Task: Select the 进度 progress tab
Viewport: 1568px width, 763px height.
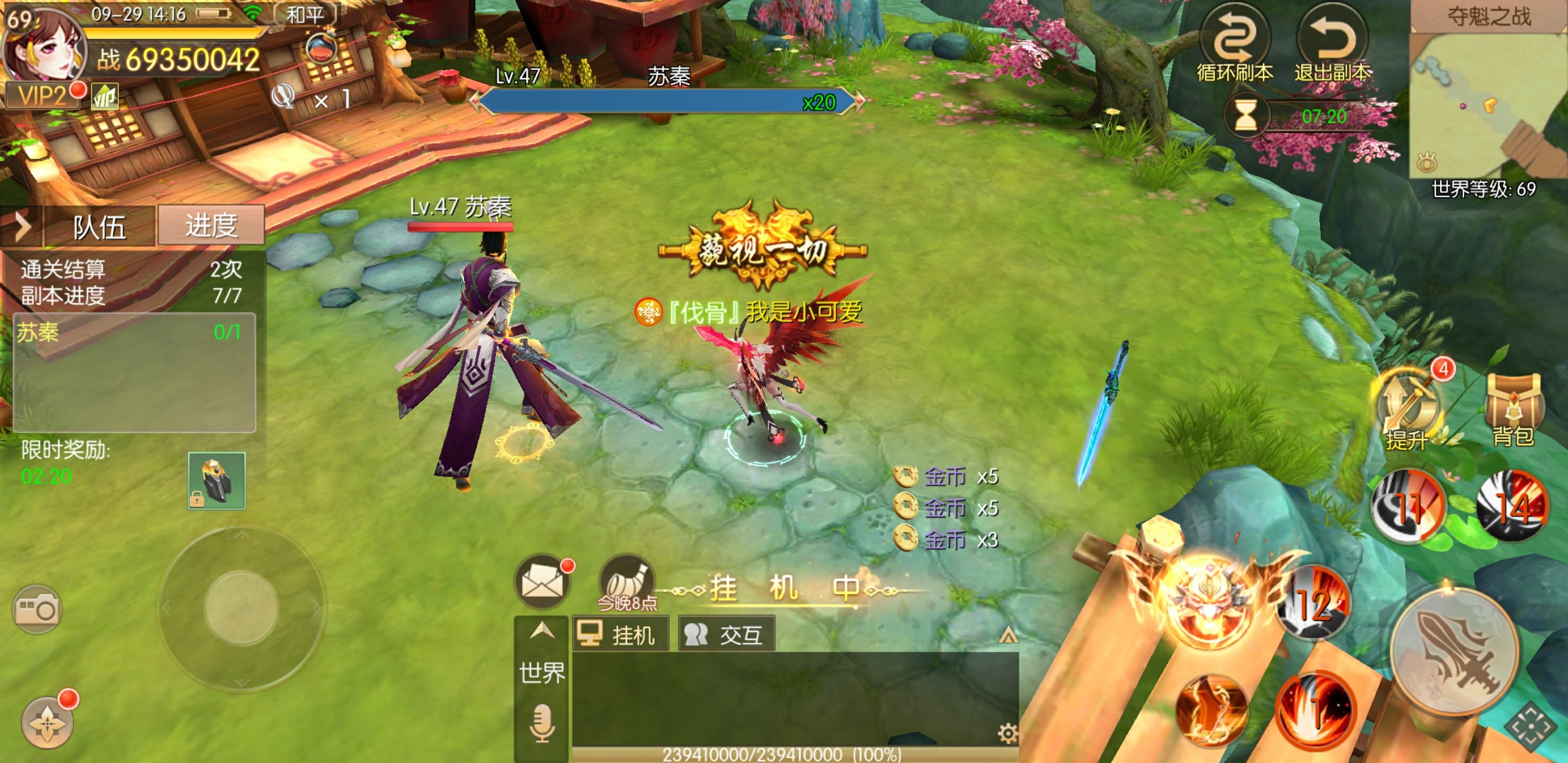Action: click(x=211, y=225)
